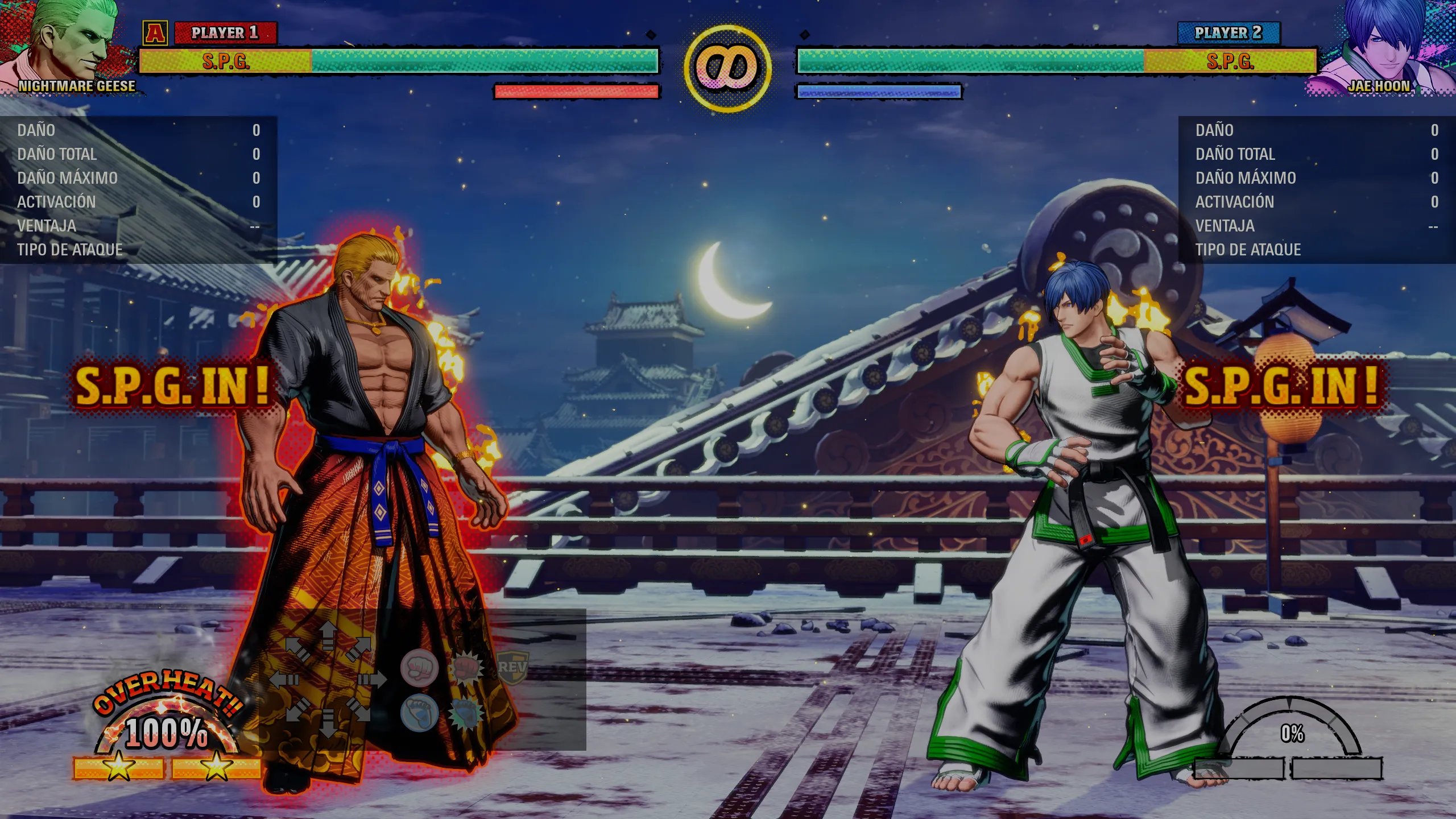Click the light kick foot icon
The height and width of the screenshot is (819, 1456).
click(419, 713)
